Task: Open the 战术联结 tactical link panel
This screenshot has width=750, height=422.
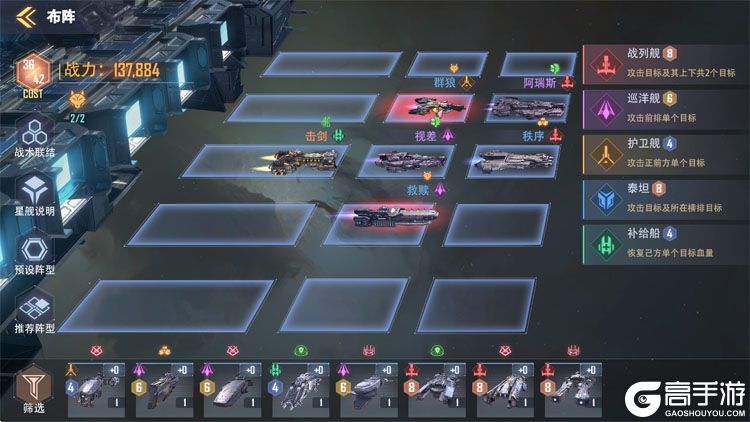Action: pyautogui.click(x=36, y=136)
